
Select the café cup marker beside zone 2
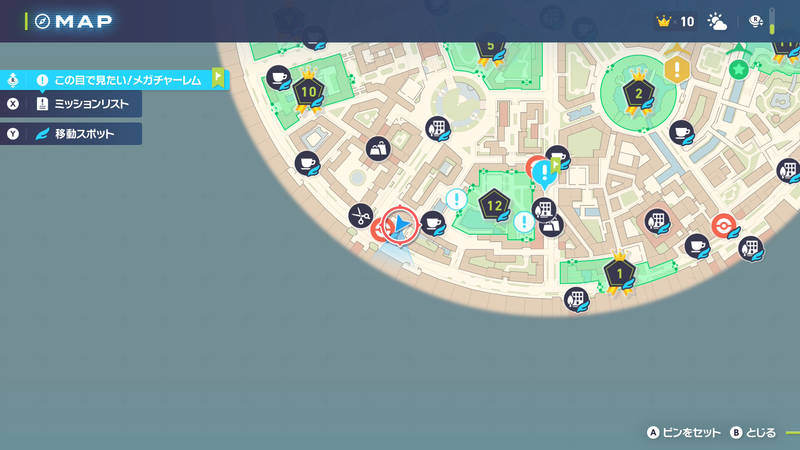point(681,132)
